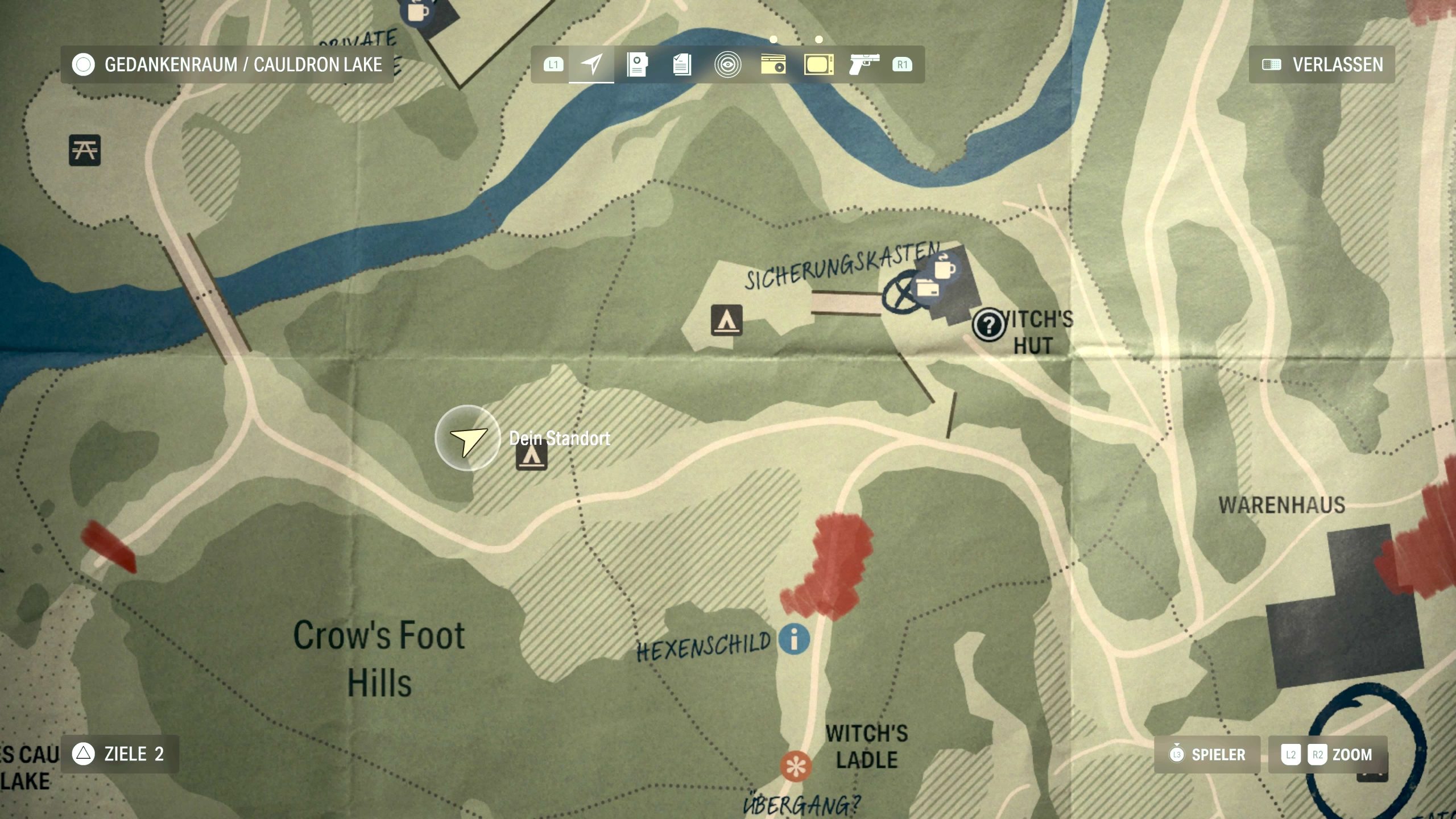Click the Zoom control button

pos(1327,755)
